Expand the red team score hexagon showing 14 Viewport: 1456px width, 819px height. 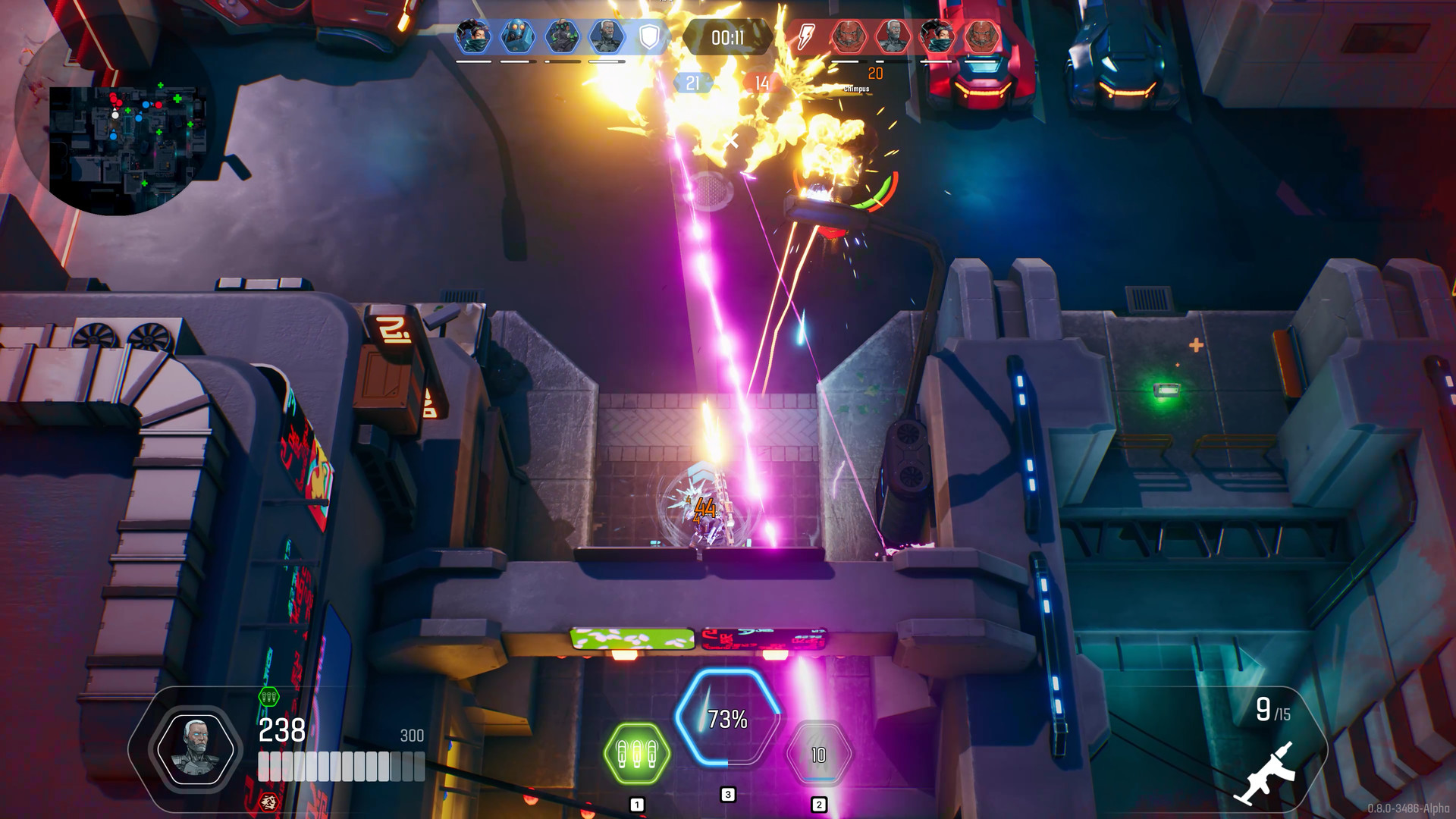(x=761, y=80)
